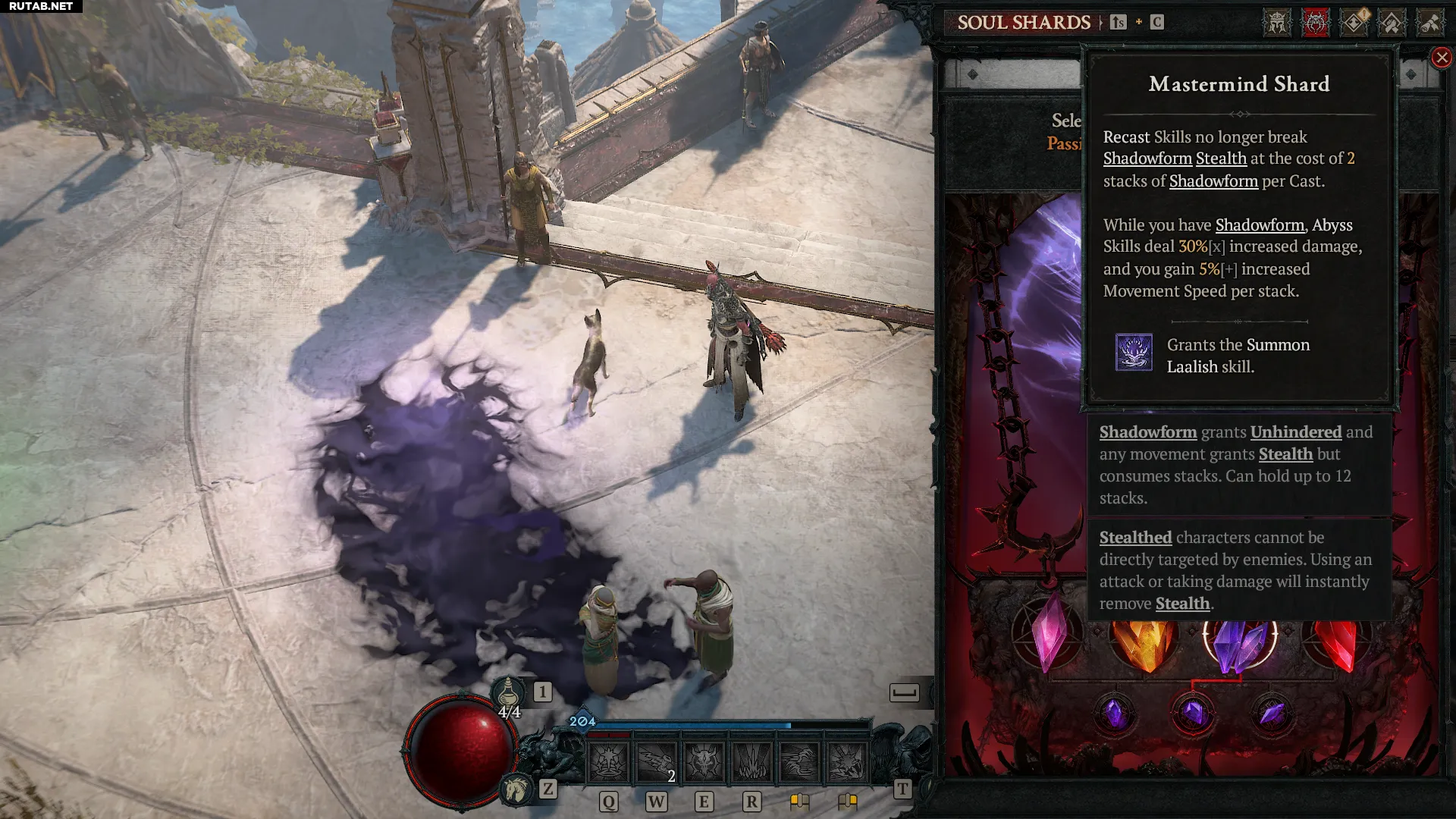
Task: Select the pink soul shard
Action: (1049, 635)
